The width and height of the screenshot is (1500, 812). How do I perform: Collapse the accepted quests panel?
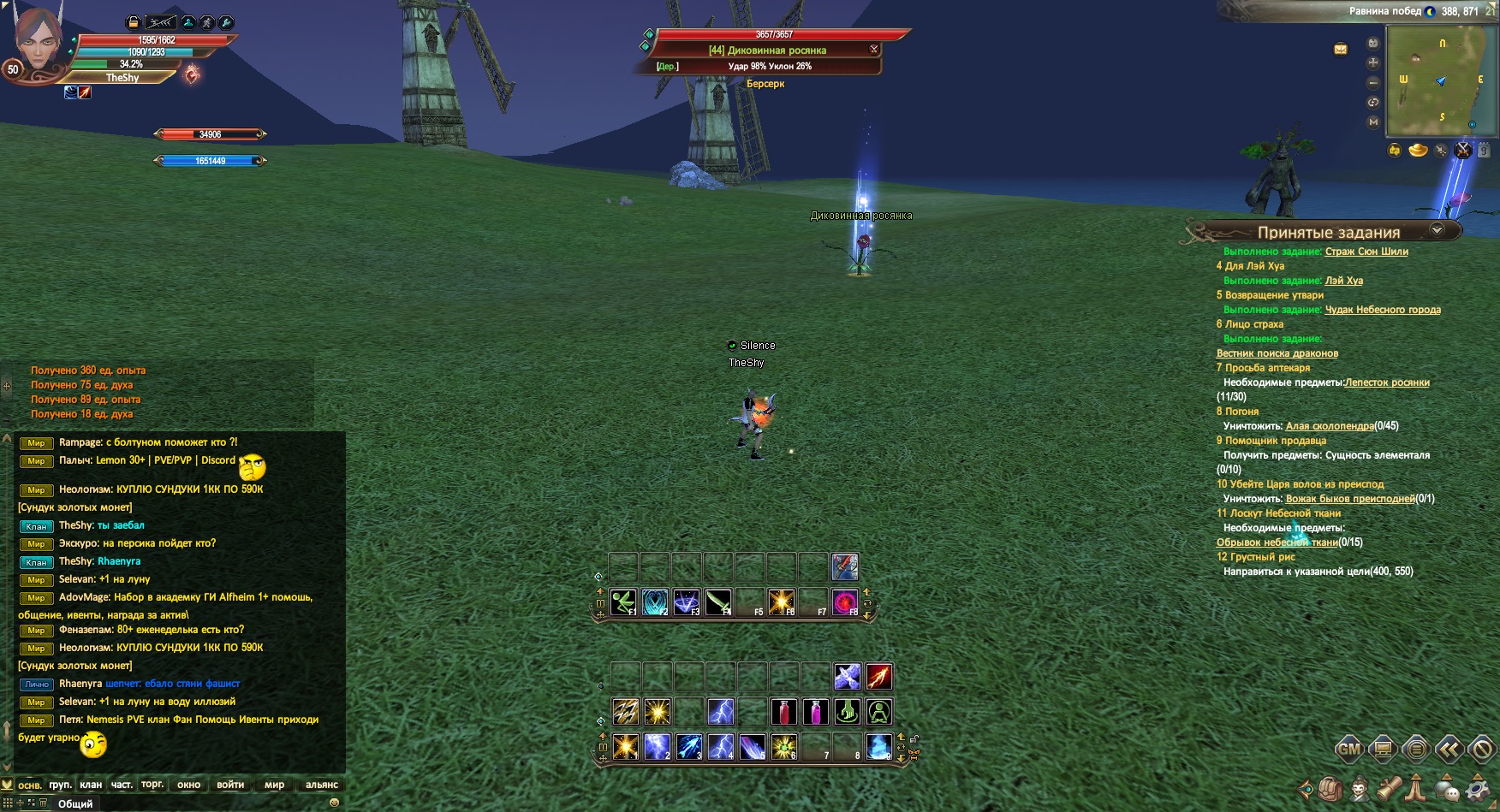pos(1437,230)
